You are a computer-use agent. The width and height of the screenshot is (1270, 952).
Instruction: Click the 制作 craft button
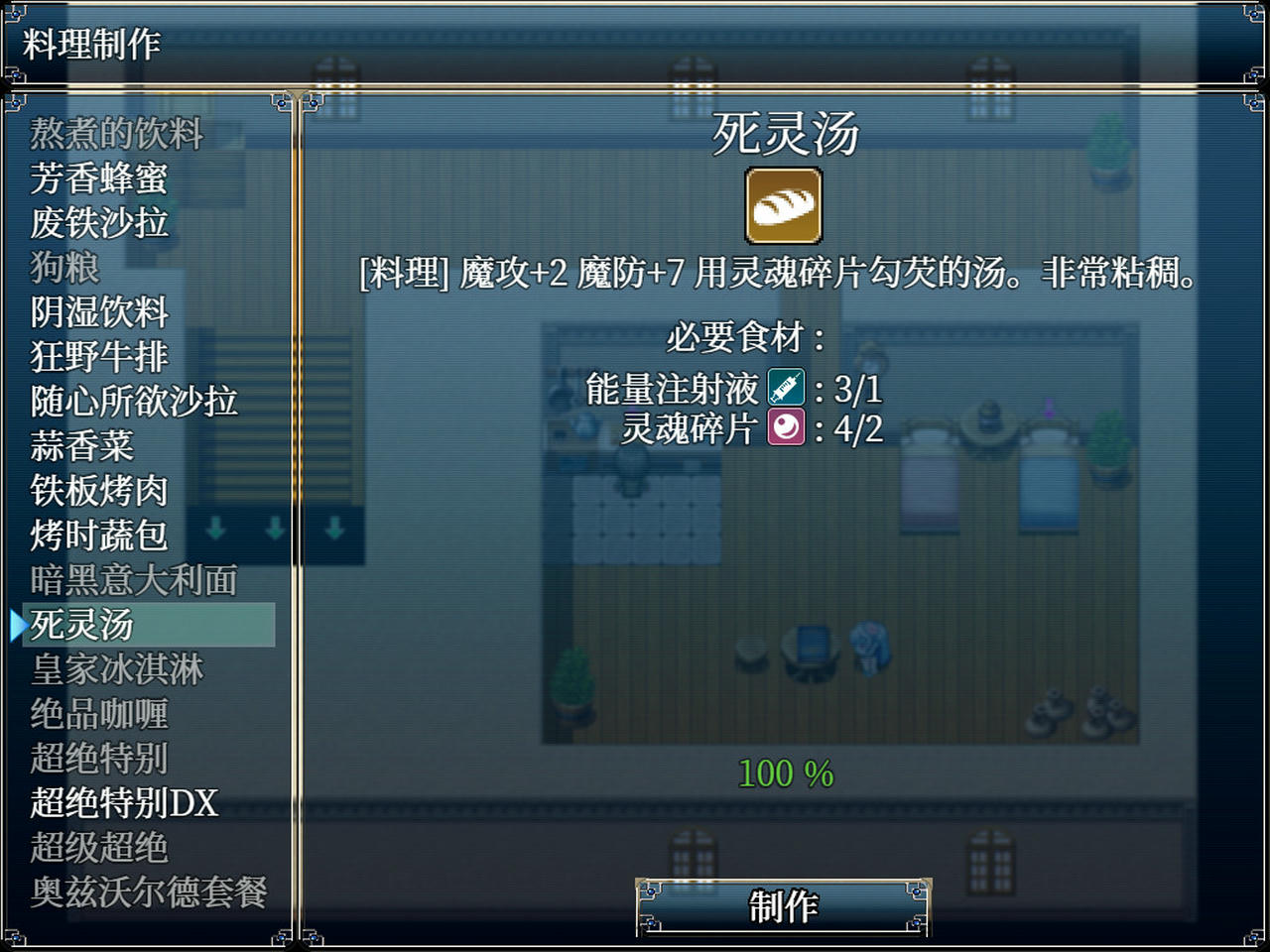(783, 906)
